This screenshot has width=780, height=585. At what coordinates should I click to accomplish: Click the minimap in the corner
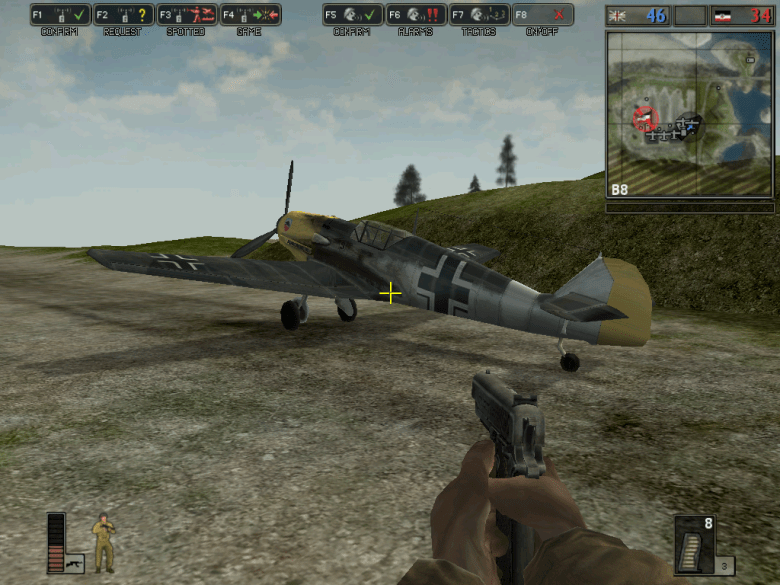click(689, 113)
